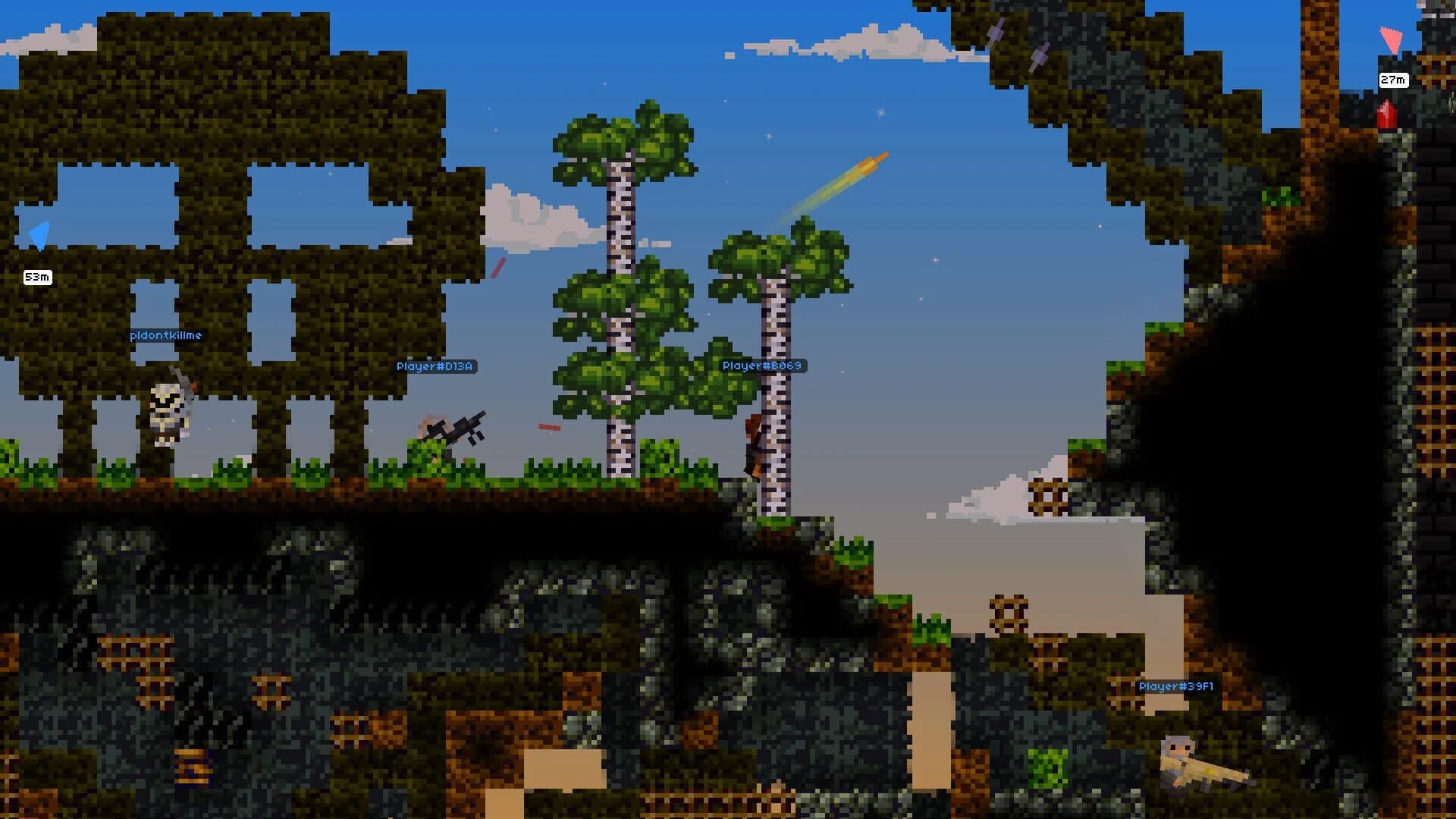Image resolution: width=1456 pixels, height=819 pixels.
Task: Open the Player#D13A nametag label
Action: point(438,366)
